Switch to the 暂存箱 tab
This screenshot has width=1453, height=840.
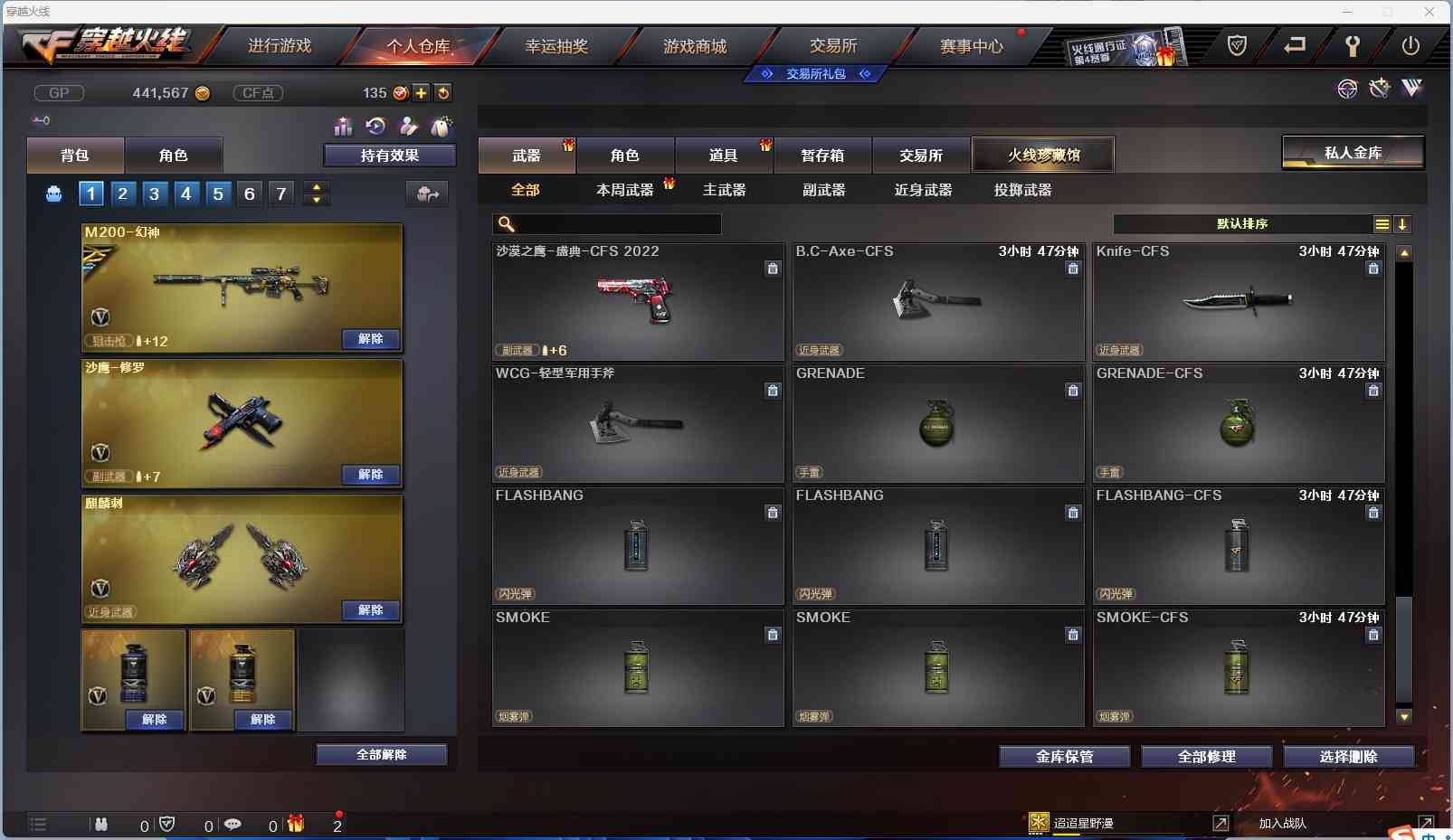tap(821, 155)
